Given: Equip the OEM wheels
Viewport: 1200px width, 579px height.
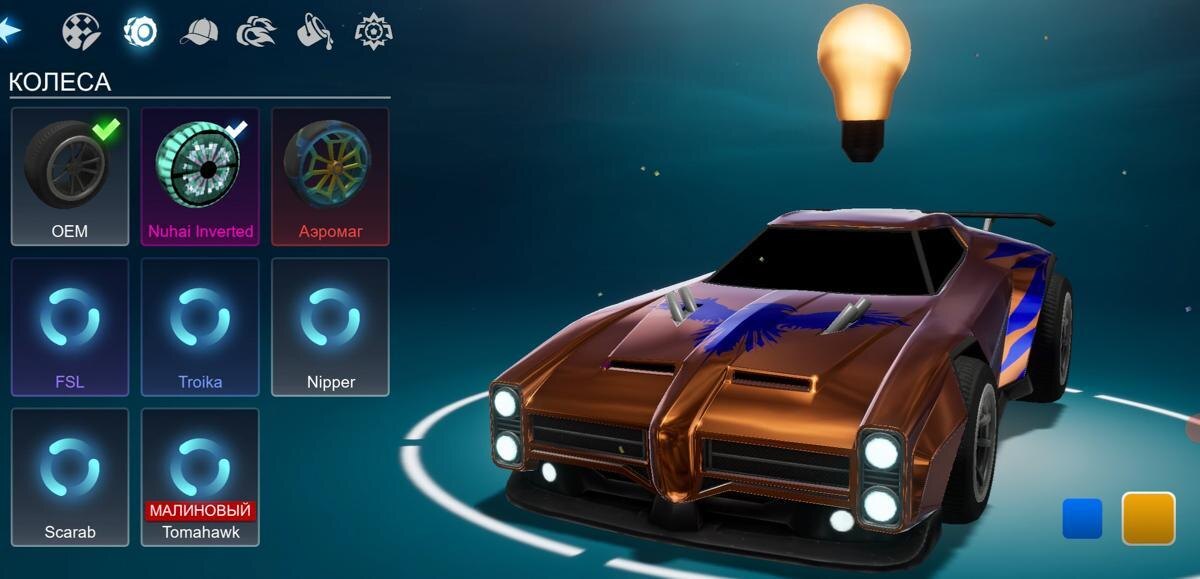Looking at the screenshot, I should (x=70, y=176).
